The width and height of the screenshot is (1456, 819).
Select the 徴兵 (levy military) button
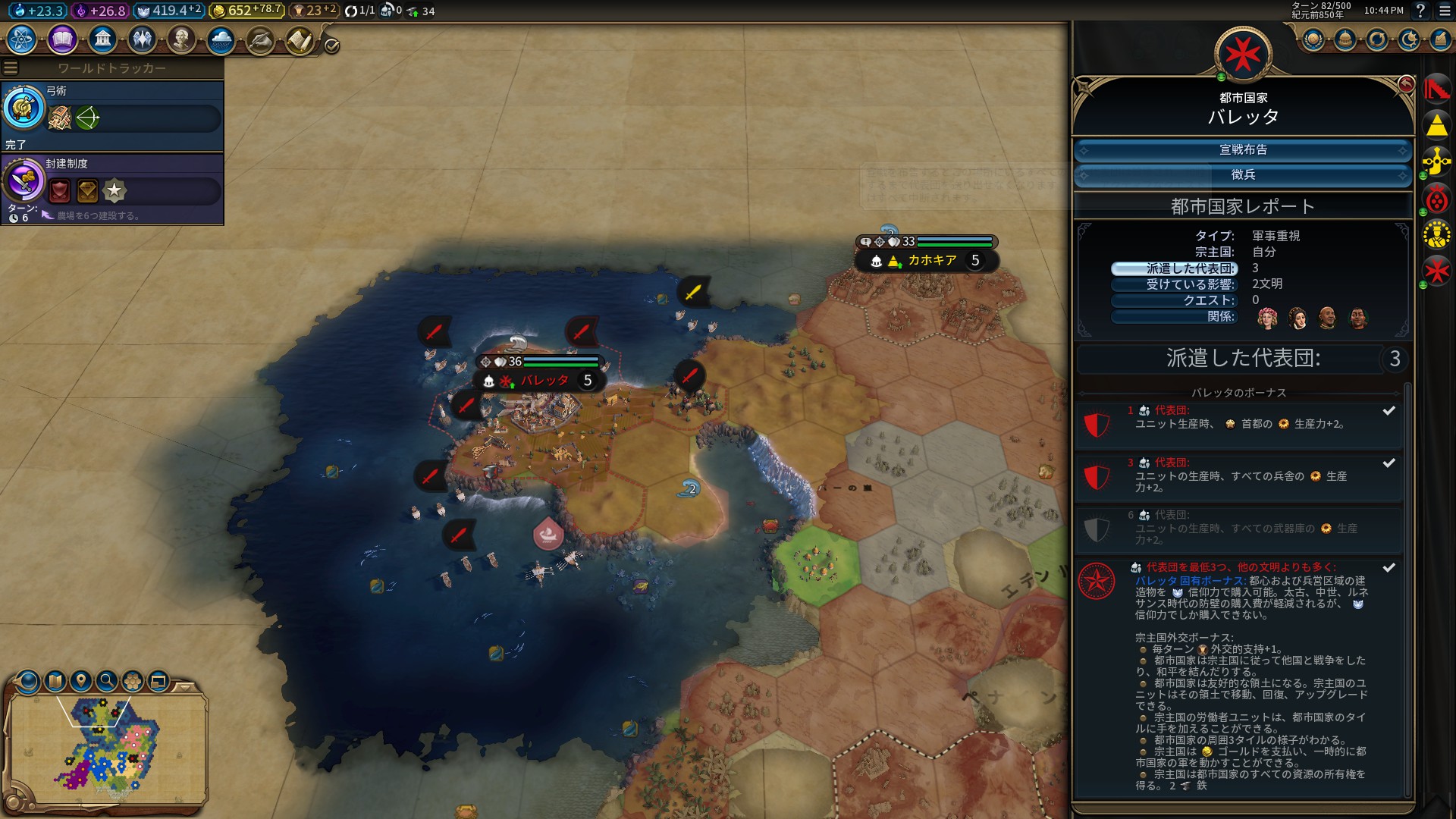tap(1243, 175)
